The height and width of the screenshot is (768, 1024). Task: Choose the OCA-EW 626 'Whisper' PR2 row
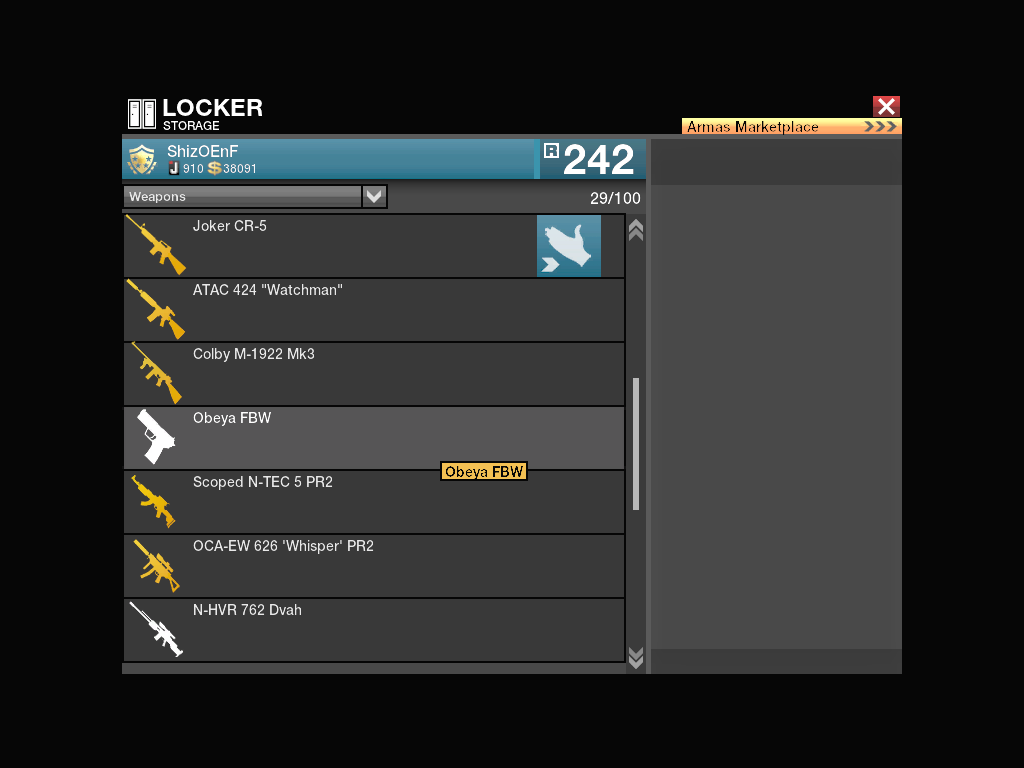(374, 566)
